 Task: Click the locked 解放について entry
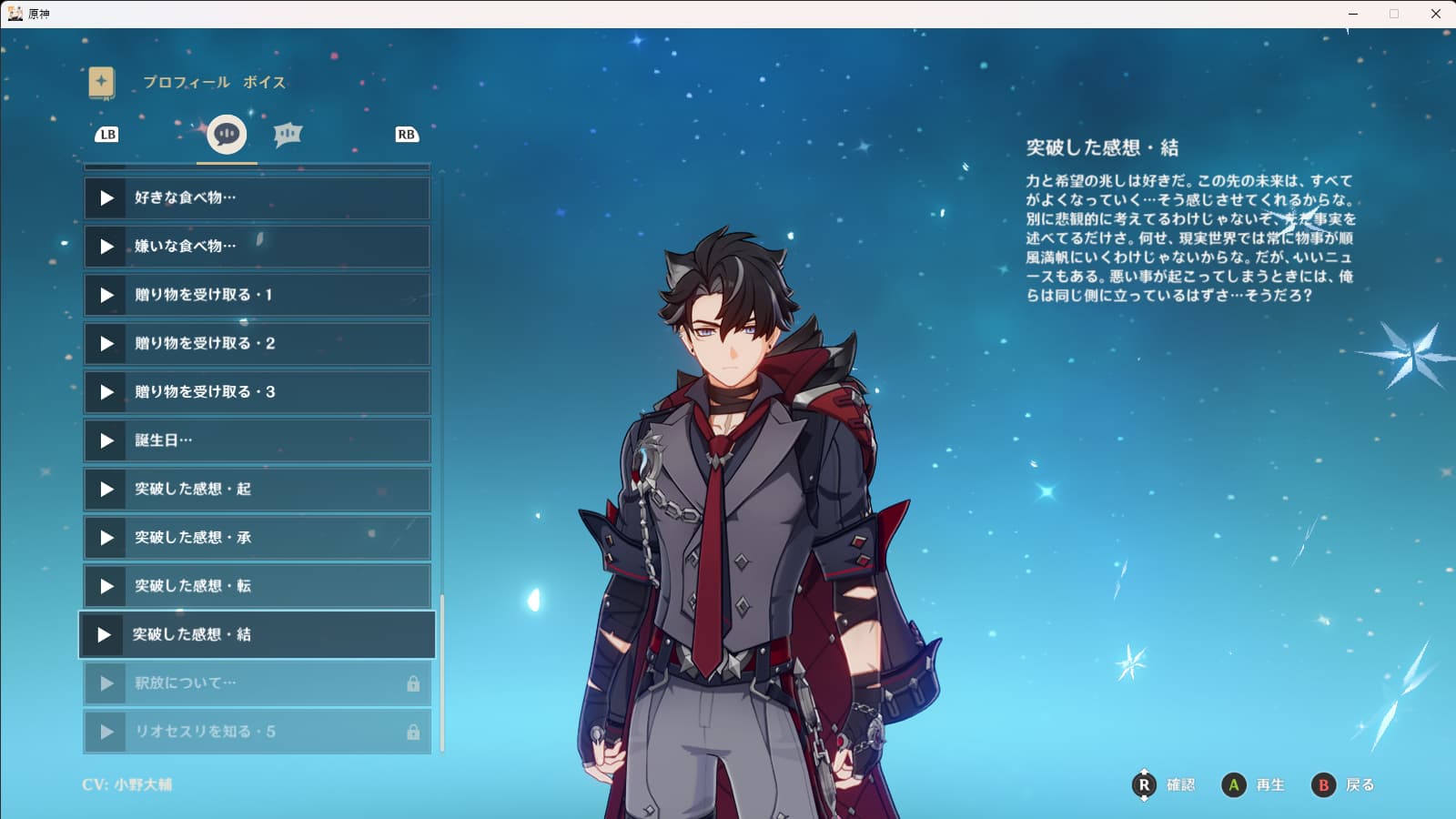[257, 683]
